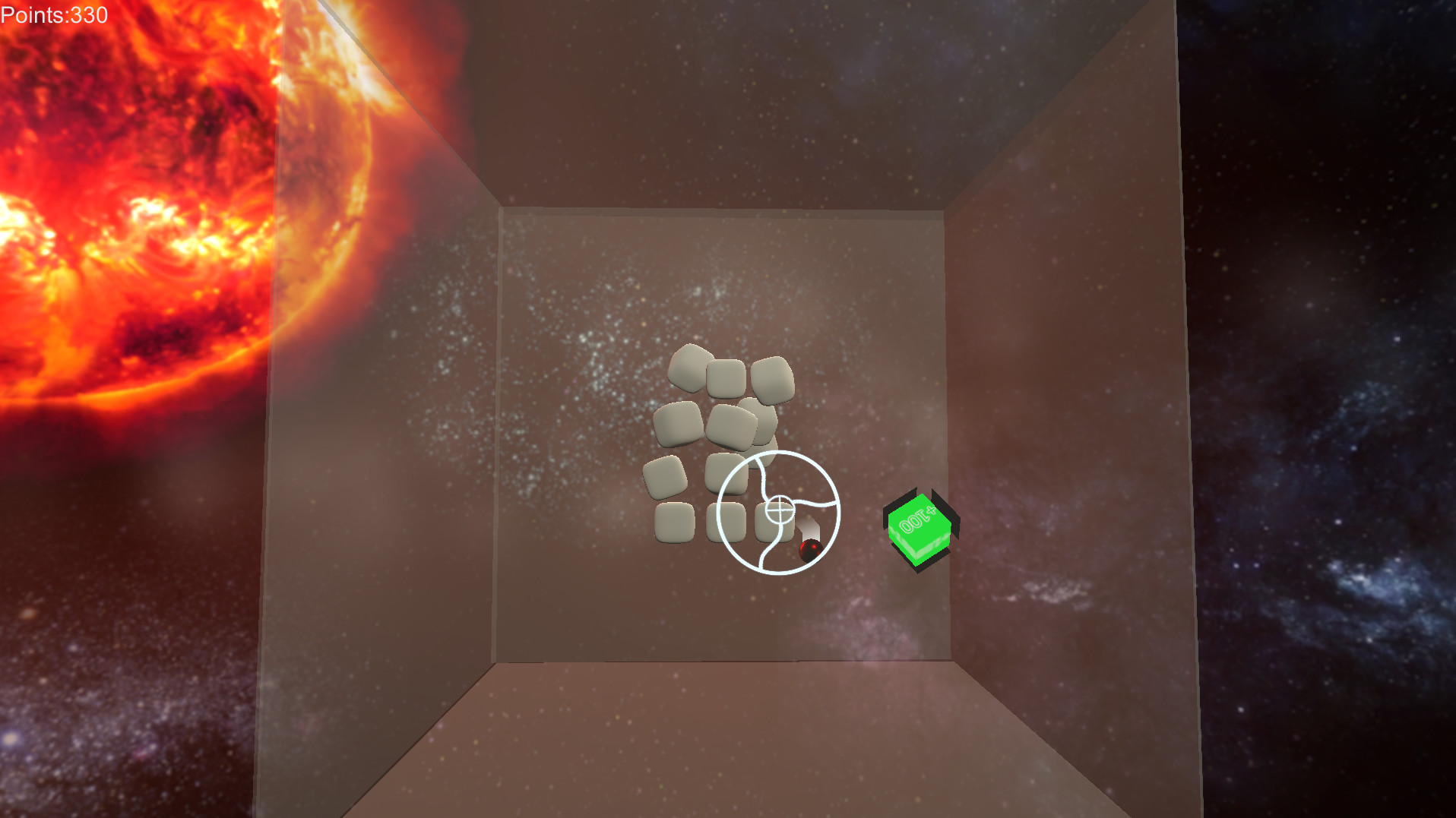This screenshot has height=818, width=1456.
Task: Click the Points:330 score label
Action: pyautogui.click(x=53, y=14)
